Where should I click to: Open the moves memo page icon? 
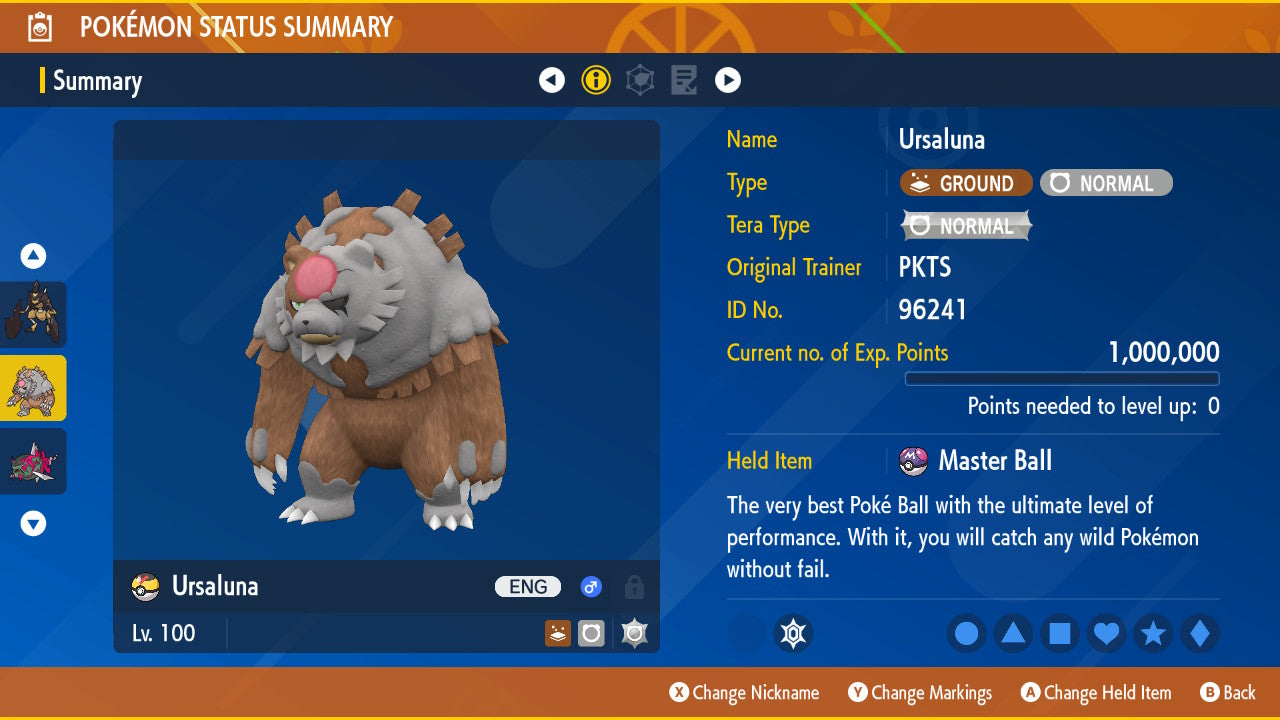683,79
